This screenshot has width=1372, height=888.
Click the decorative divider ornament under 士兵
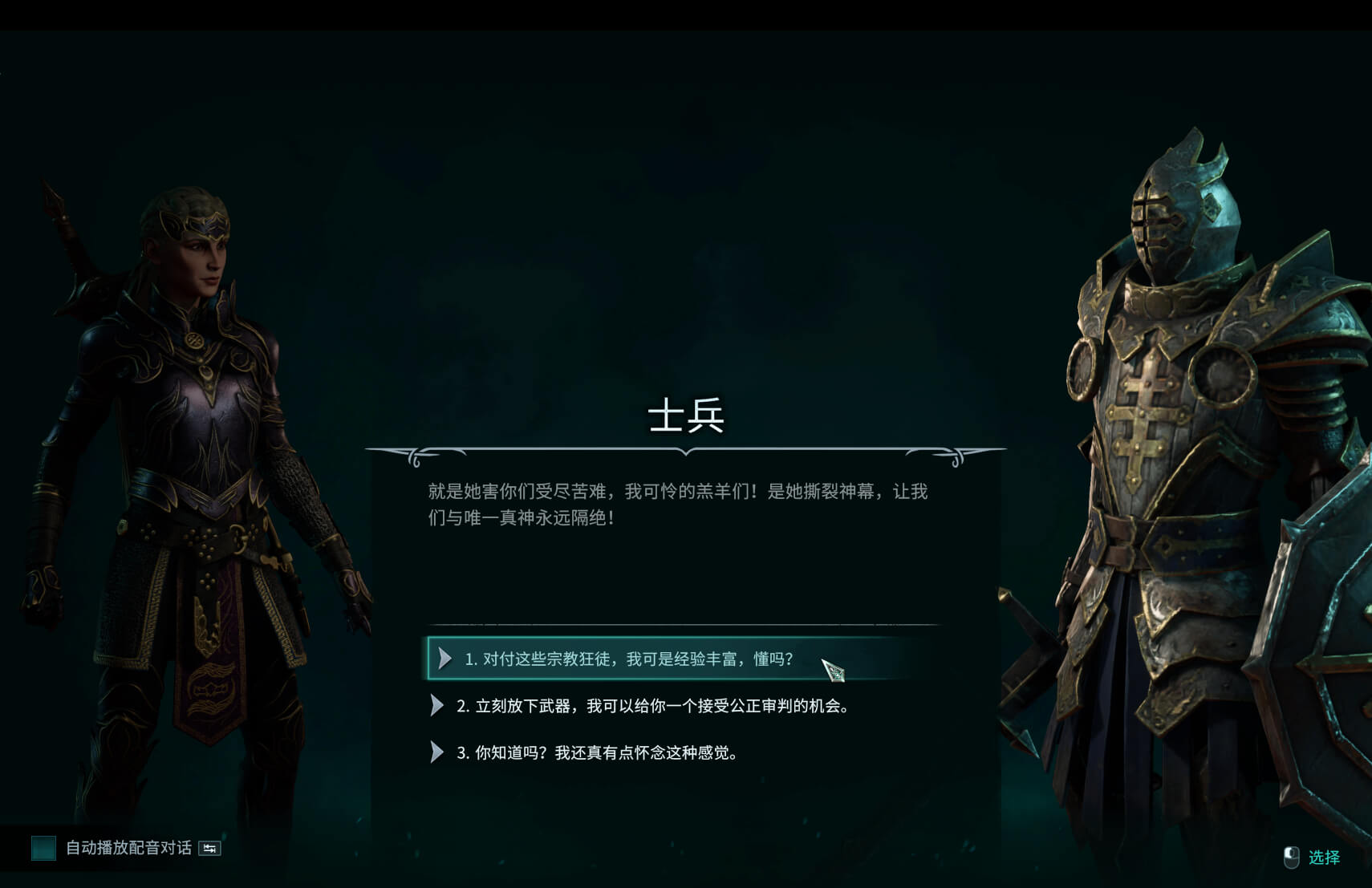tap(686, 453)
